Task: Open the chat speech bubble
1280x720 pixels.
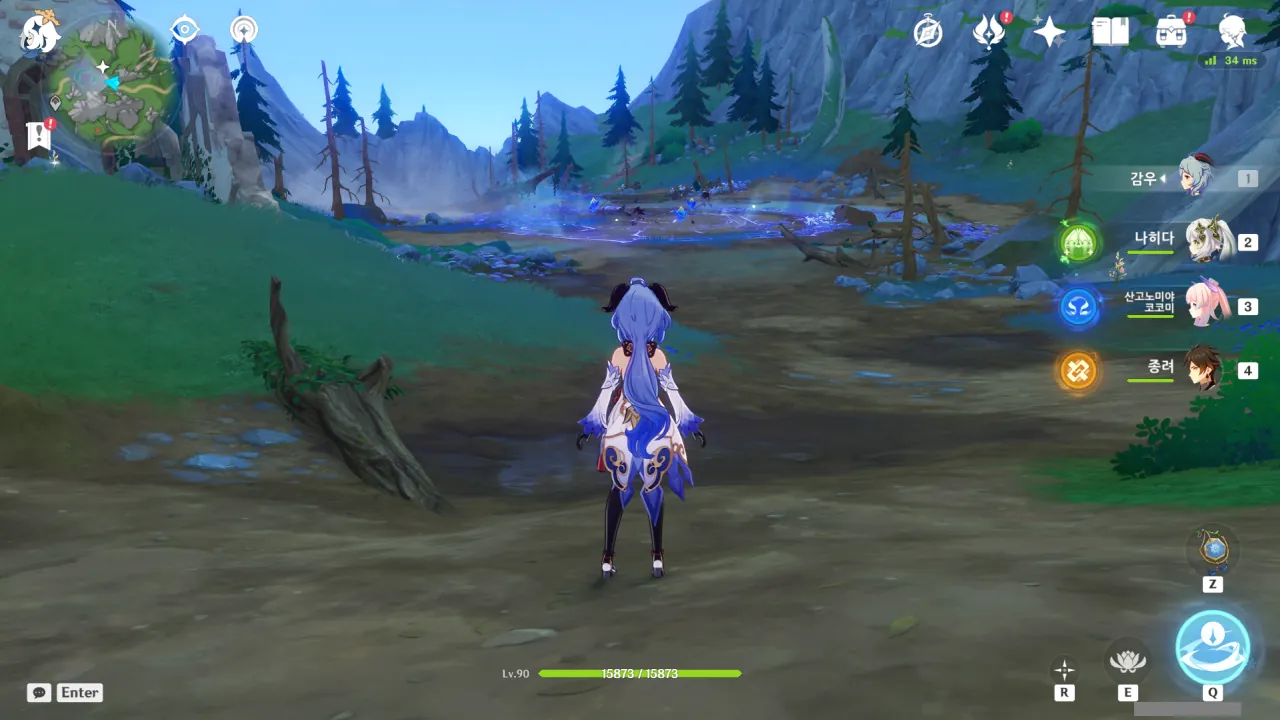Action: (x=39, y=692)
